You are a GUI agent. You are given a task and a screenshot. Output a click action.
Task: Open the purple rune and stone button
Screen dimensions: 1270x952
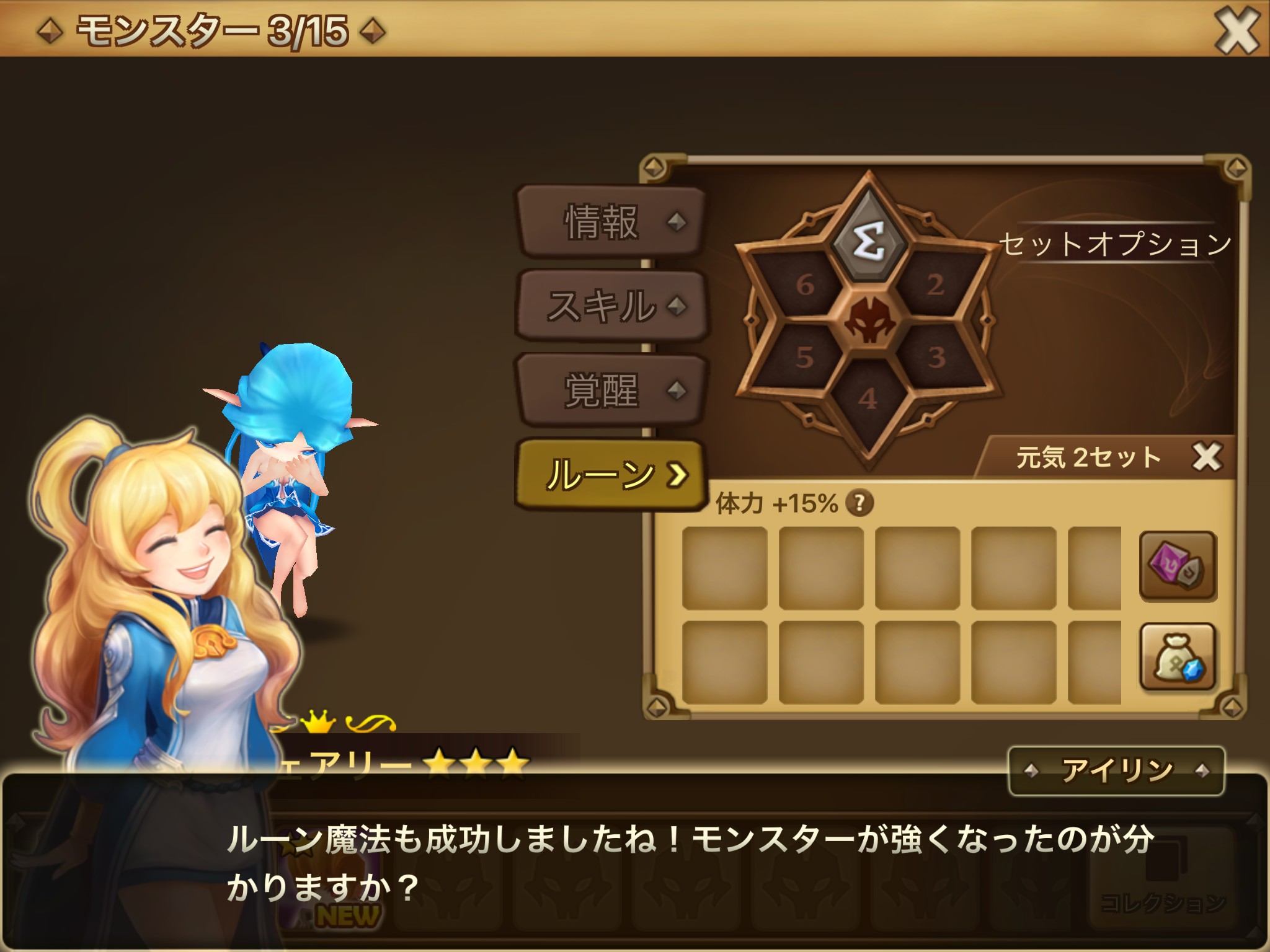tap(1178, 566)
